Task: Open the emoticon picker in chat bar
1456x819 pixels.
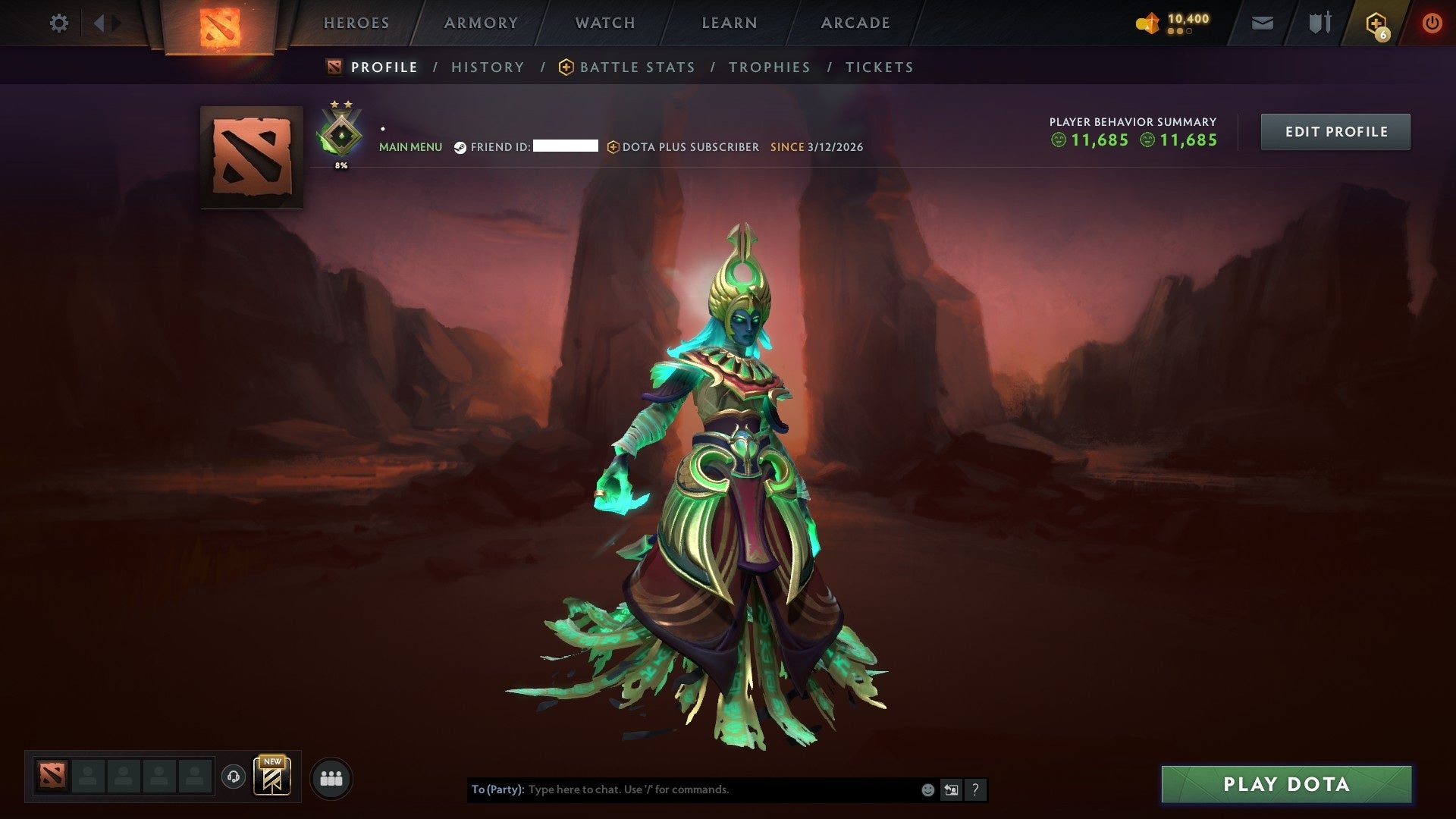Action: point(927,789)
